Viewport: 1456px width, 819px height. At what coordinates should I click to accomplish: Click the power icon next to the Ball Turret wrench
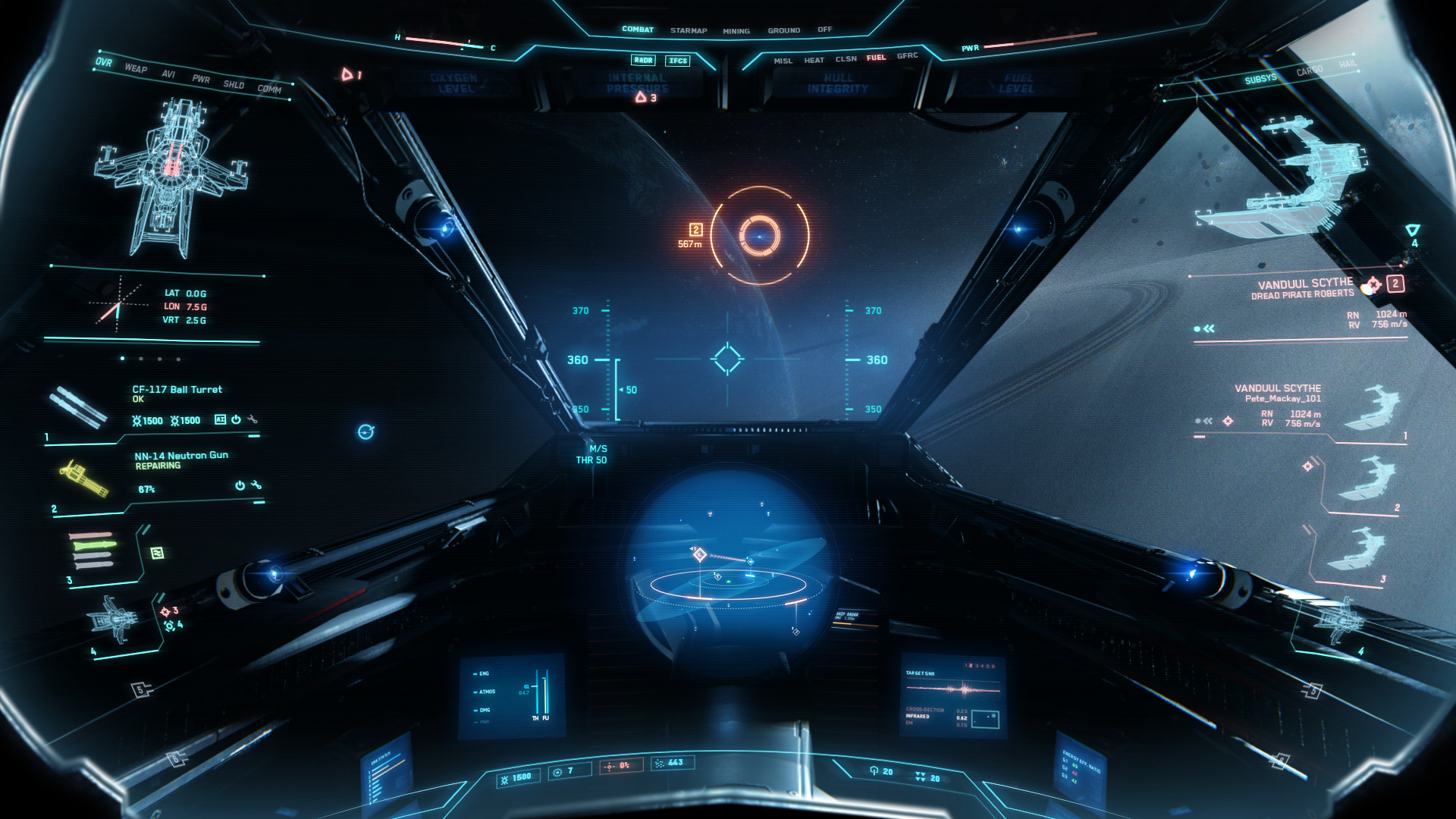click(x=236, y=420)
